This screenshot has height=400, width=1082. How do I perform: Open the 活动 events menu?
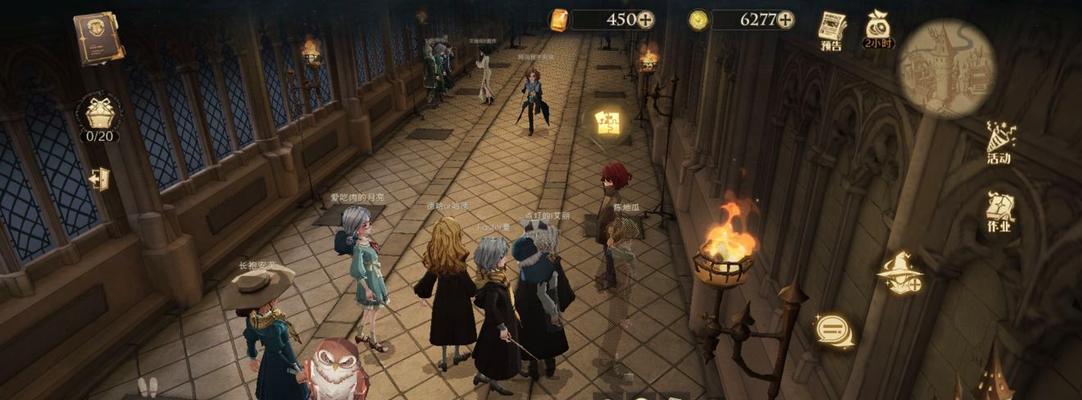click(999, 142)
